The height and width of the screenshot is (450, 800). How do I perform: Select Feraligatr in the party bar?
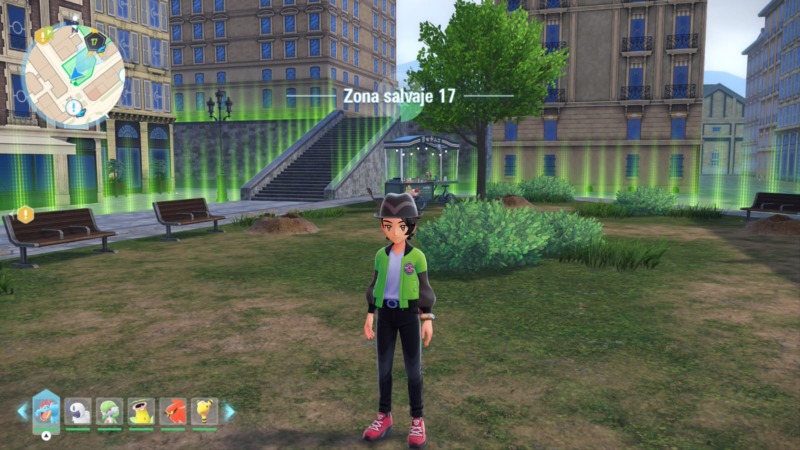(x=46, y=410)
